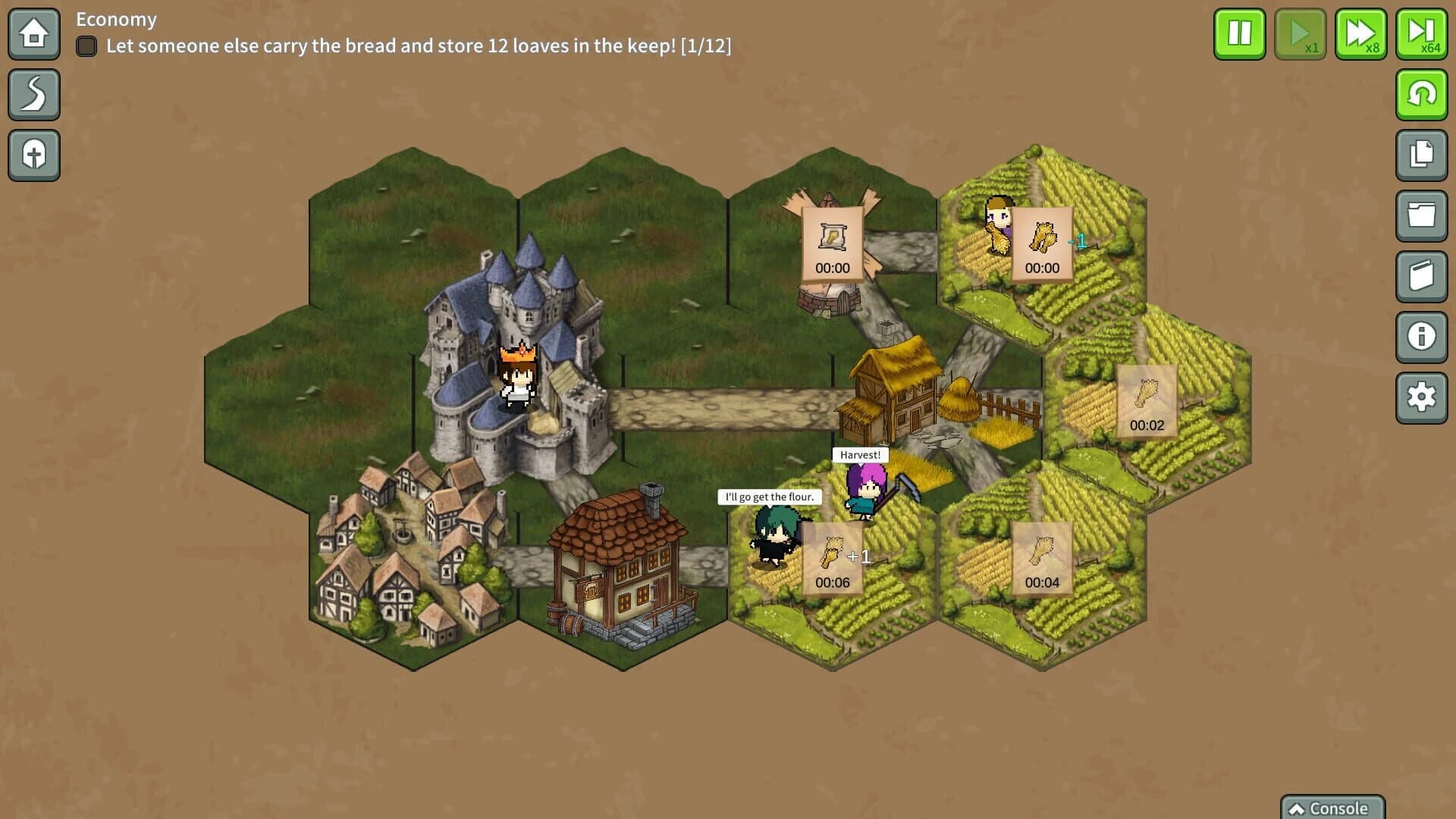Viewport: 1456px width, 819px height.
Task: Open the settings gear
Action: click(x=1423, y=396)
